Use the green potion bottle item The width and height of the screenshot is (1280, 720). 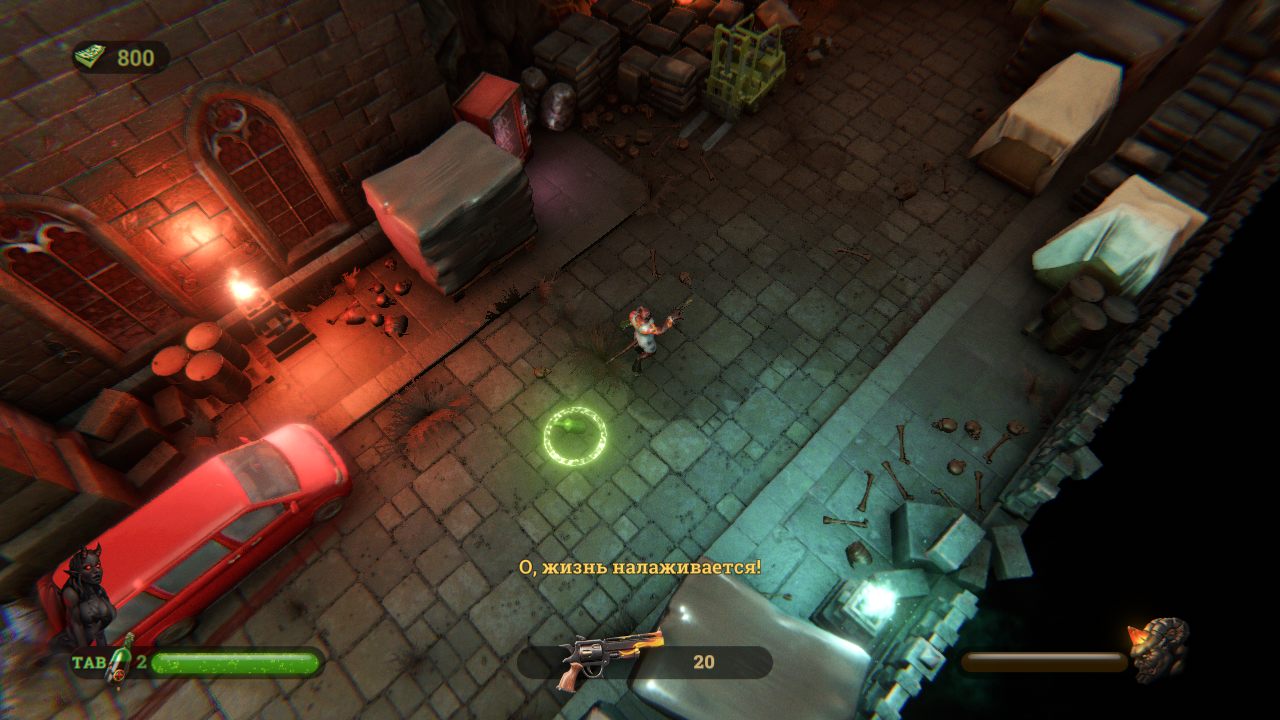point(120,662)
